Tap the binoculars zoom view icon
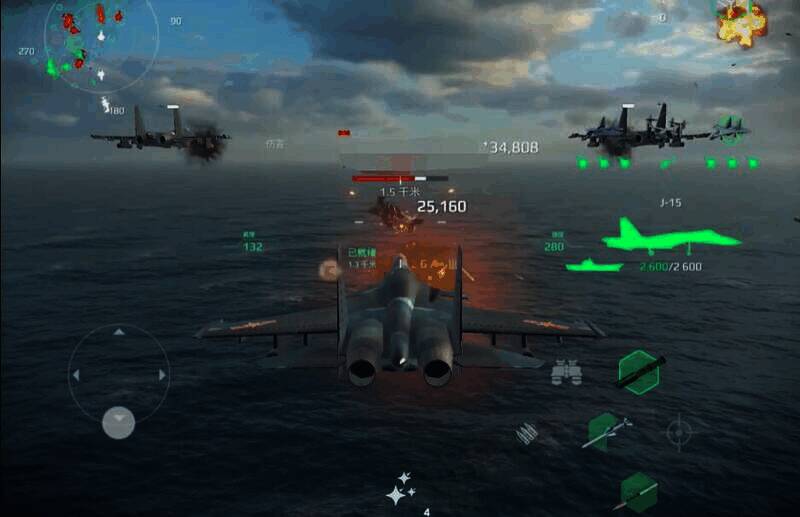The width and height of the screenshot is (800, 517). point(566,372)
